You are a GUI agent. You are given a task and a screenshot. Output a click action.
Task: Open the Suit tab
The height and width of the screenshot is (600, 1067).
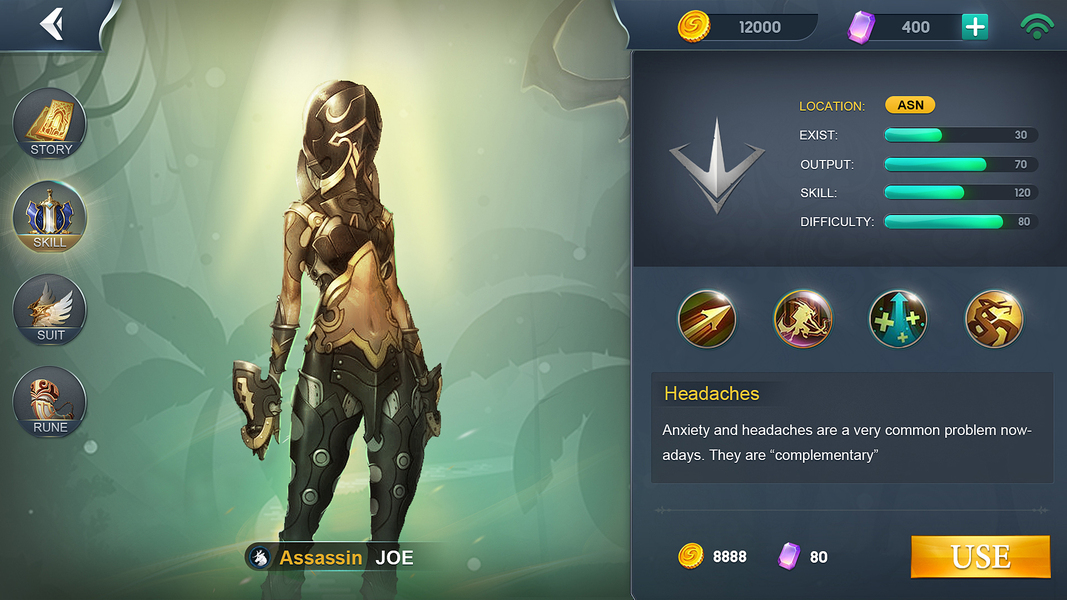[50, 310]
